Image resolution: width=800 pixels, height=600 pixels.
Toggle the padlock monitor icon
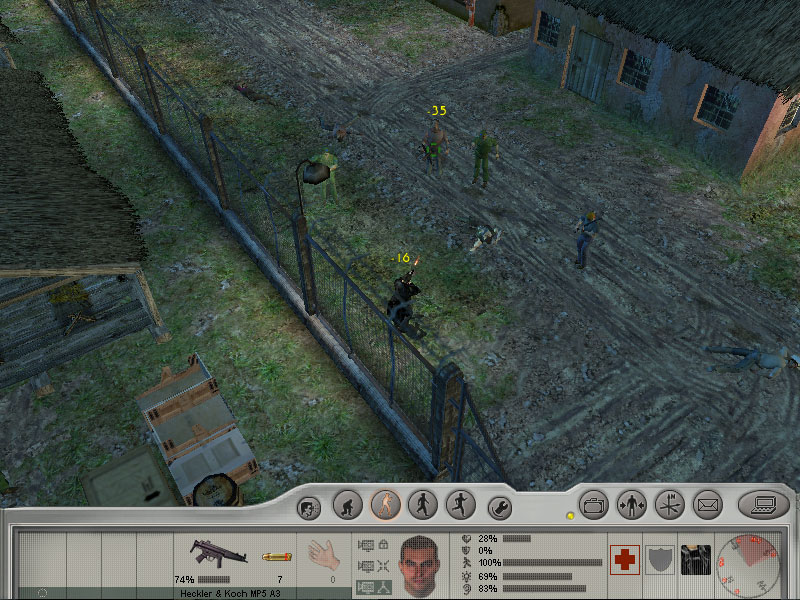pos(373,544)
